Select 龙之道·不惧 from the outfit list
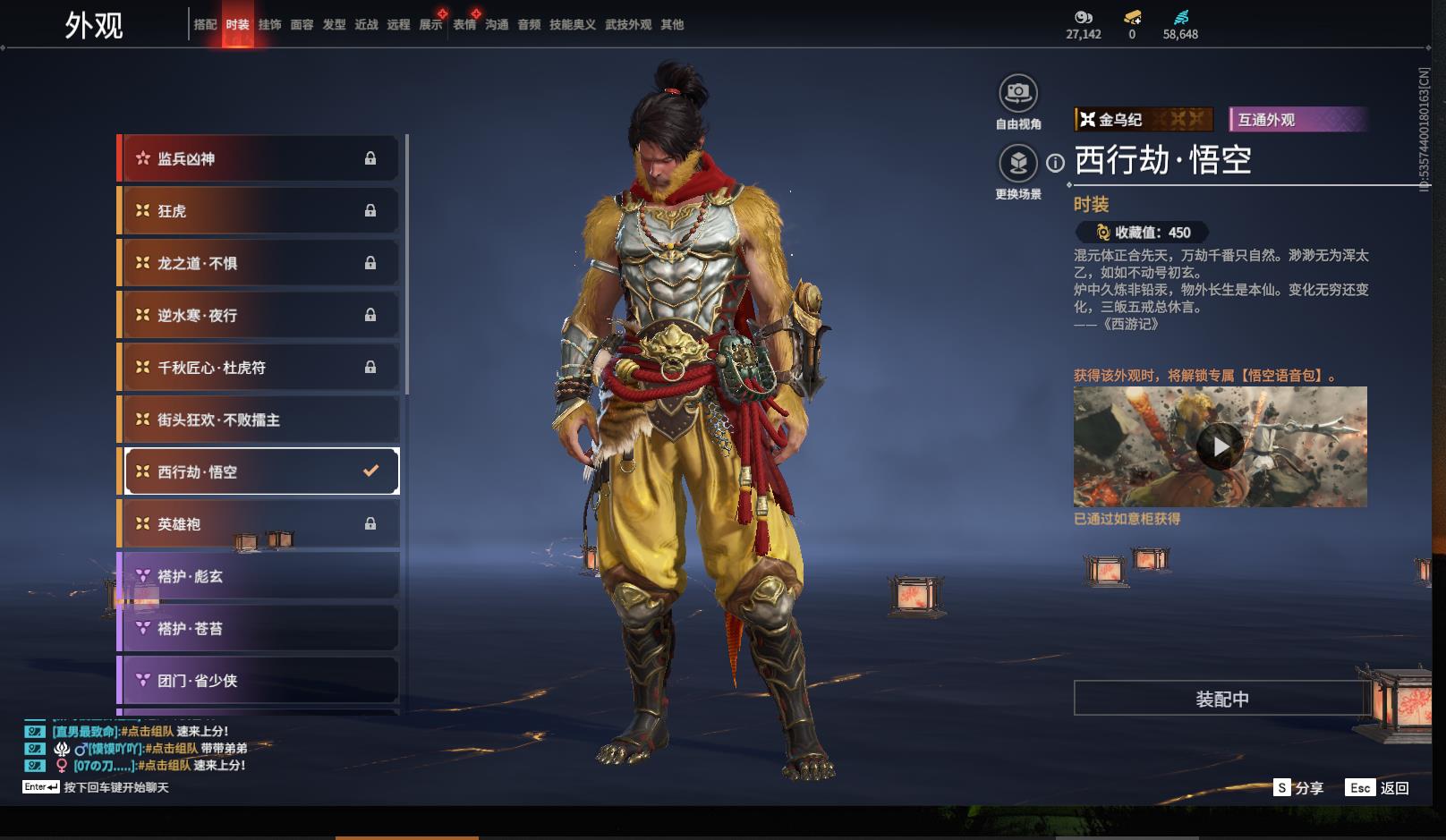This screenshot has width=1446, height=840. pos(259,263)
